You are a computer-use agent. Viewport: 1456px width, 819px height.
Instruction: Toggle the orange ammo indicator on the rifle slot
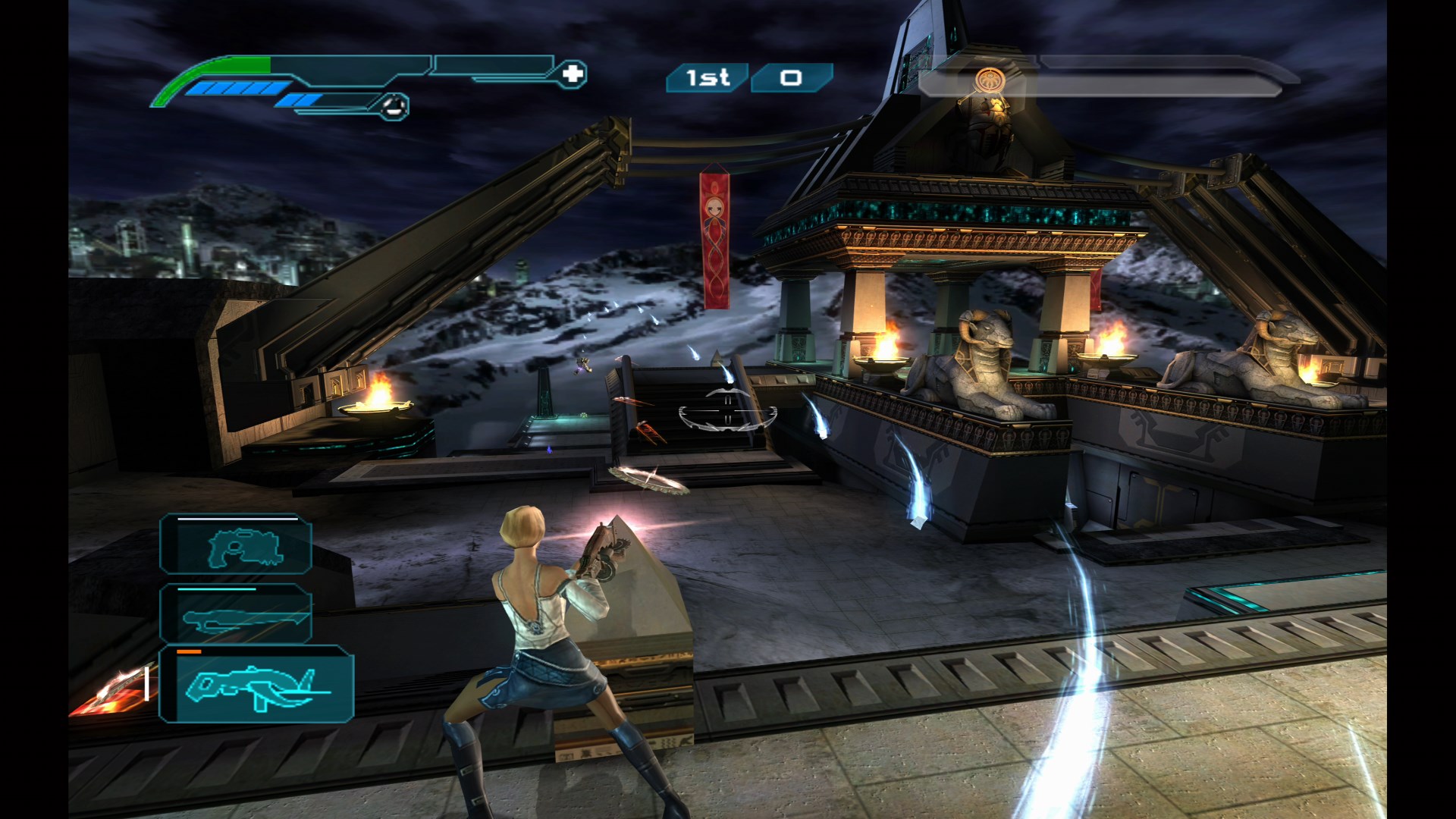[x=188, y=651]
